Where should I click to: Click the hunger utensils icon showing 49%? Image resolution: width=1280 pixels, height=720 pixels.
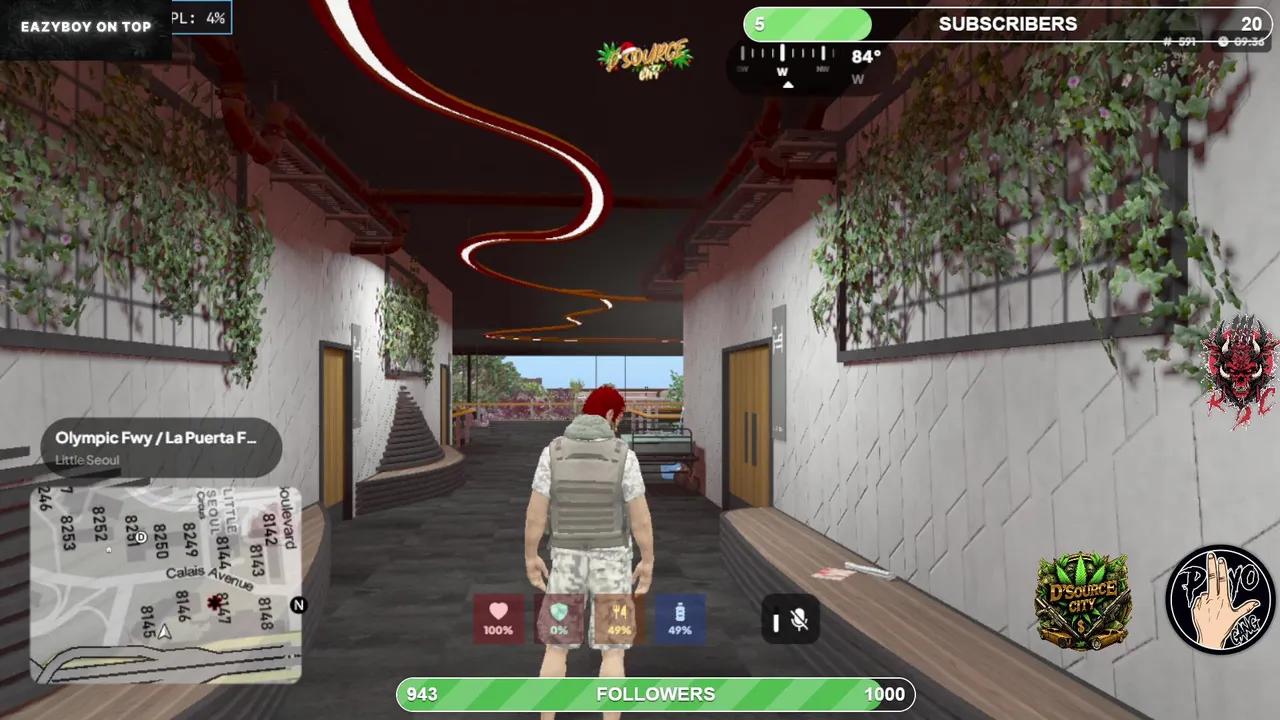click(618, 620)
